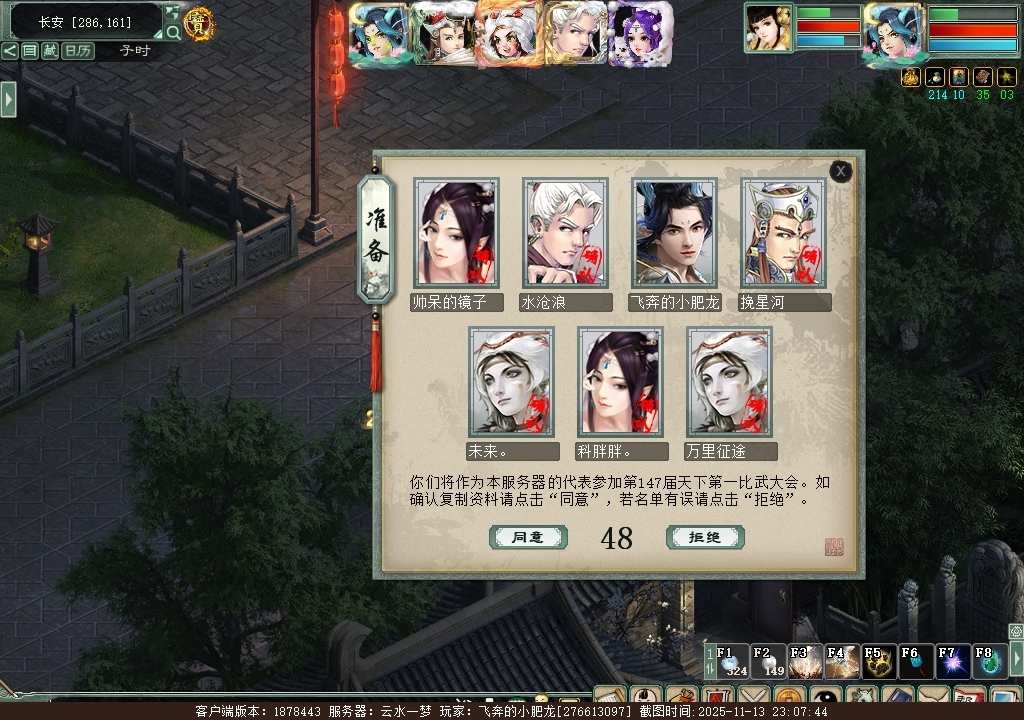Open the 日历 calendar button
Screen dimensions: 1024x720
tap(78, 51)
